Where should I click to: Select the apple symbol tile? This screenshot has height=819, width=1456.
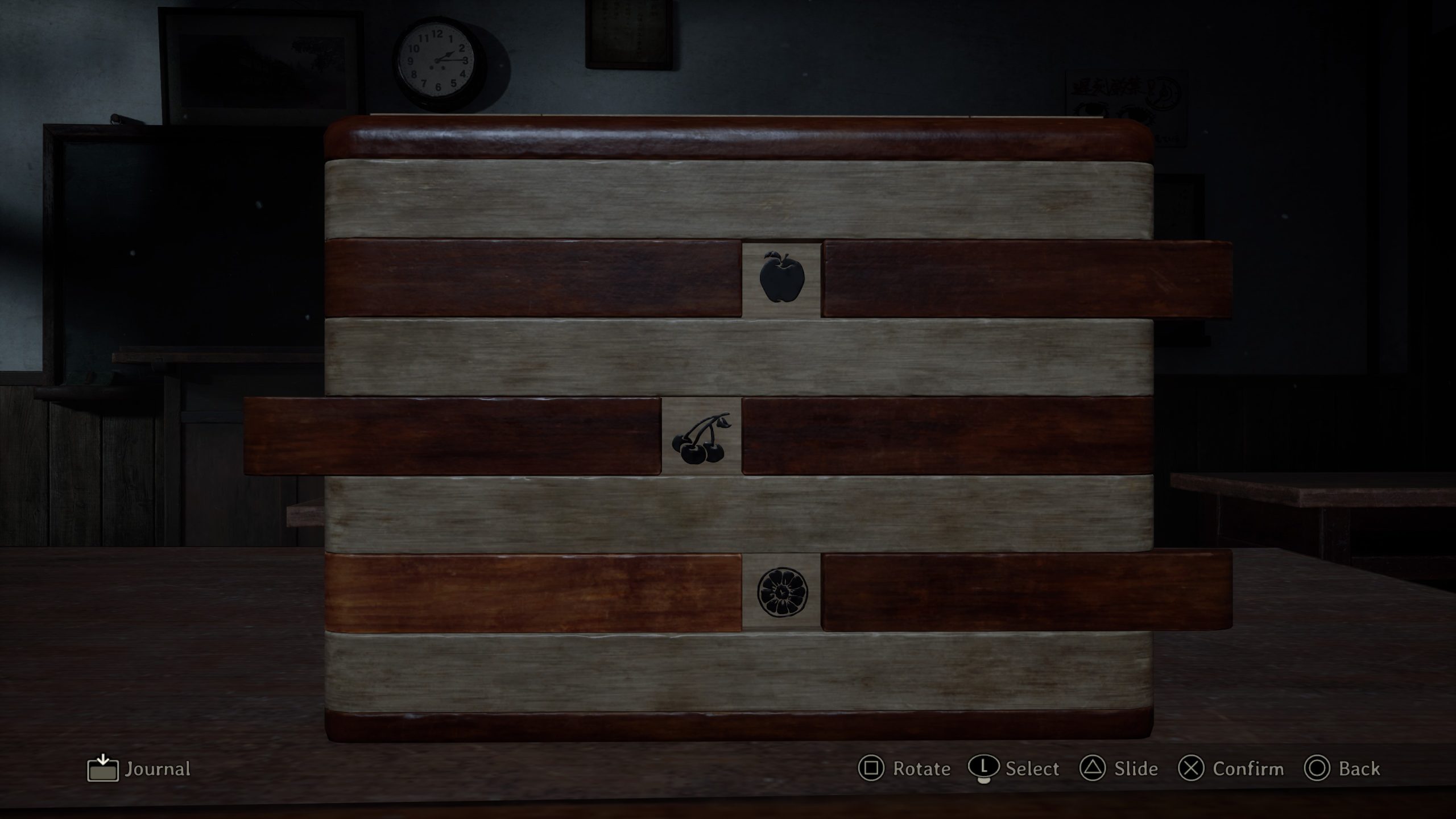tap(781, 278)
